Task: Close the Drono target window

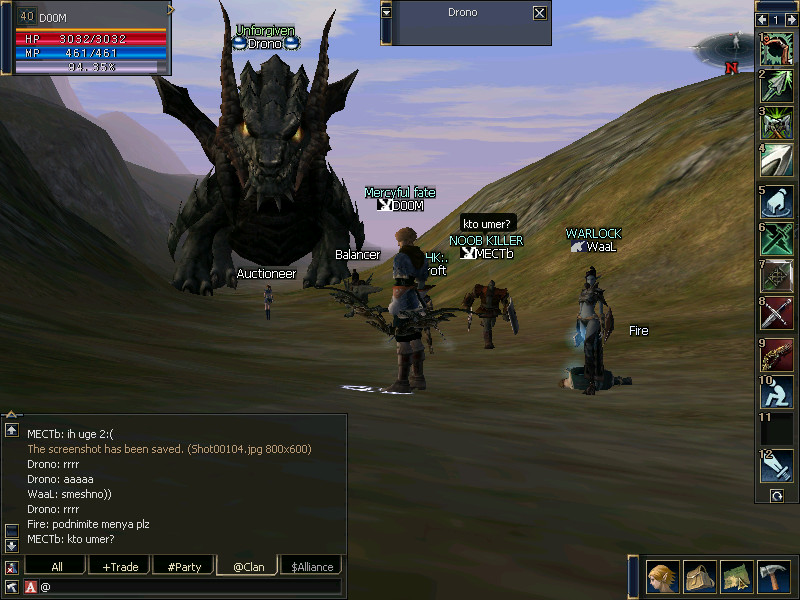Action: tap(540, 13)
